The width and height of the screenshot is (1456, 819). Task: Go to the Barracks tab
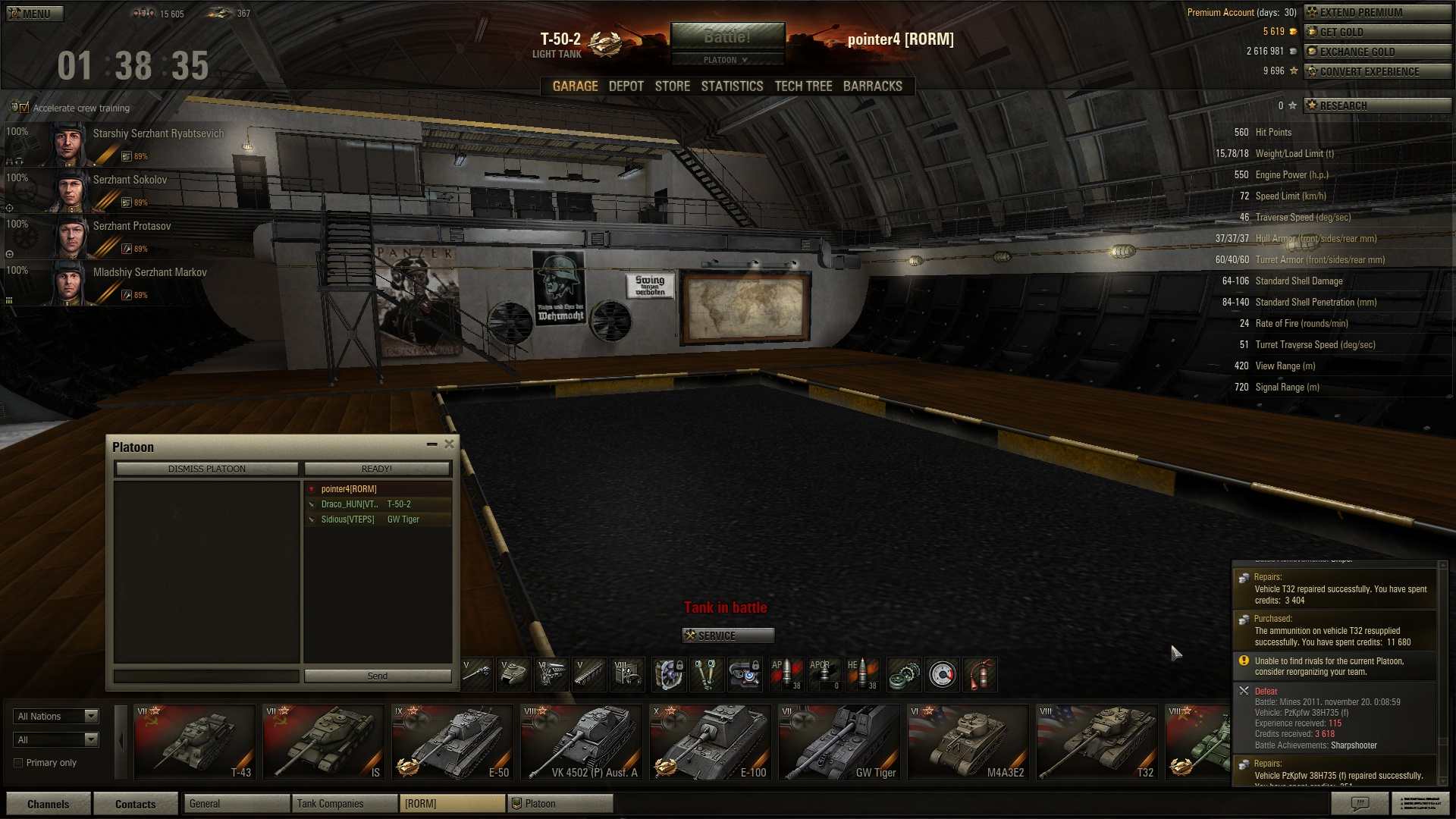point(872,86)
